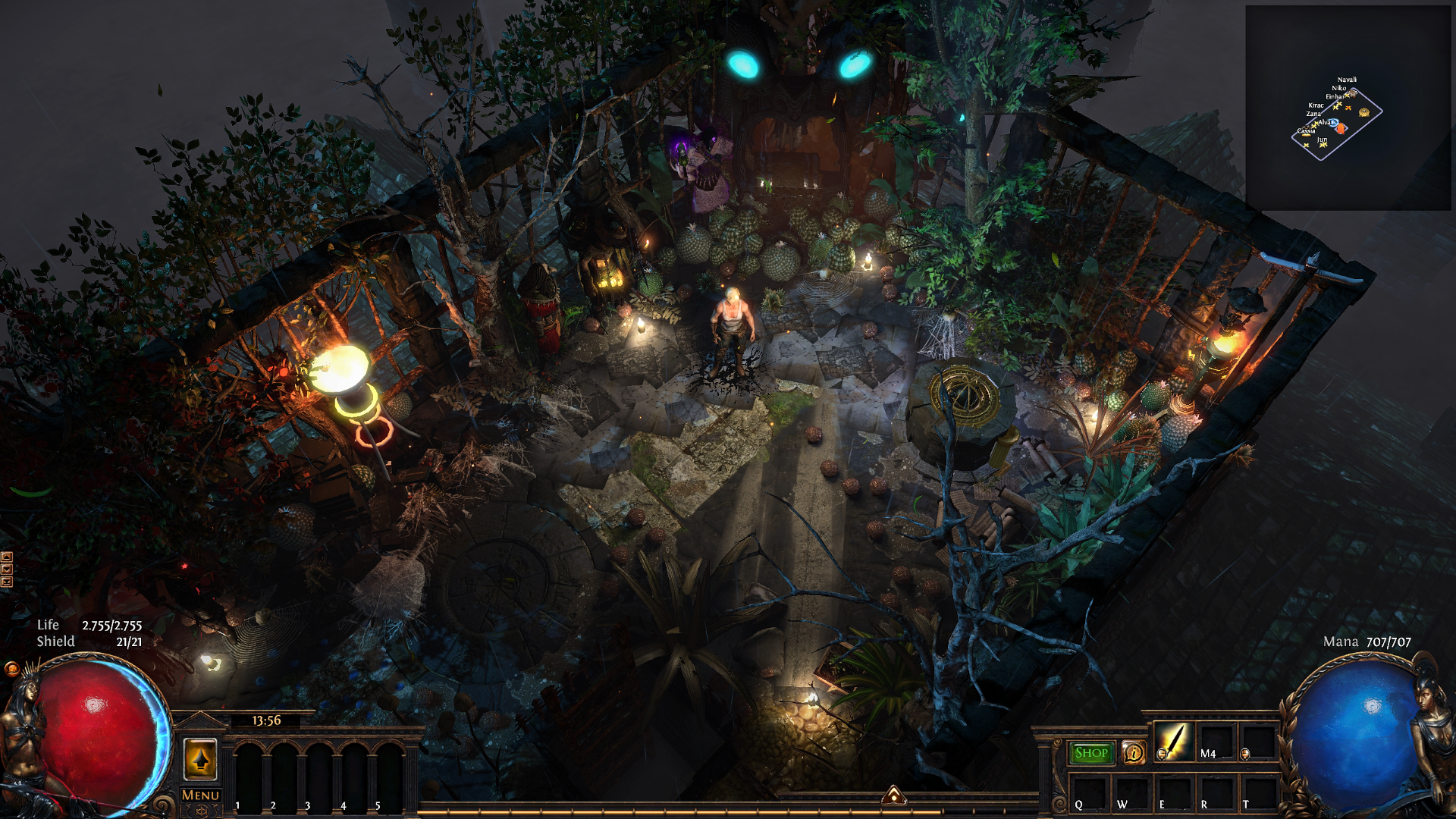Click the gold triangle on the experience bar

(893, 795)
